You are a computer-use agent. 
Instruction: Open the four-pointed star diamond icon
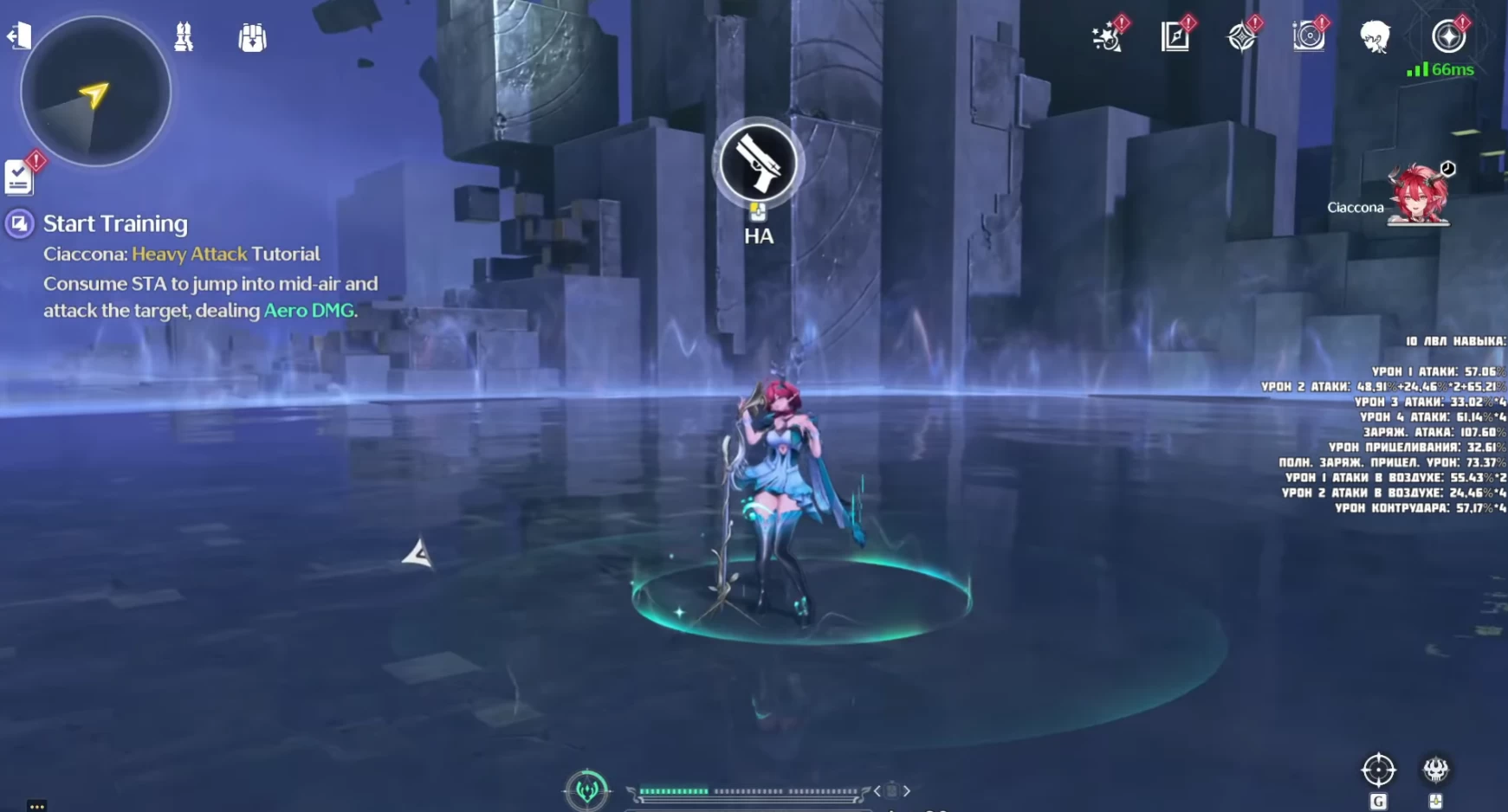[x=1242, y=36]
